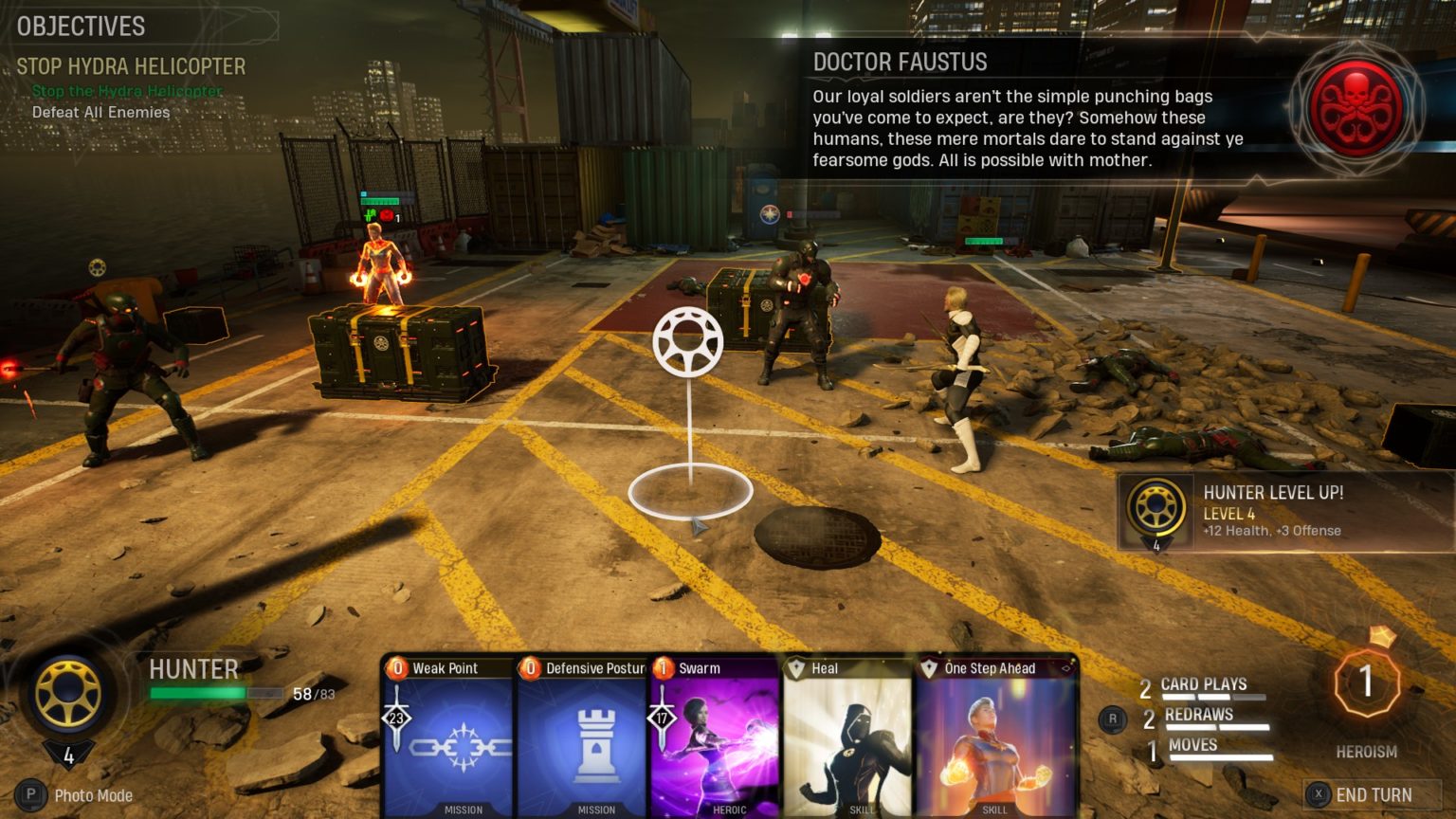1456x819 pixels.
Task: Click the Hydra skull emblem
Action: (x=1356, y=104)
